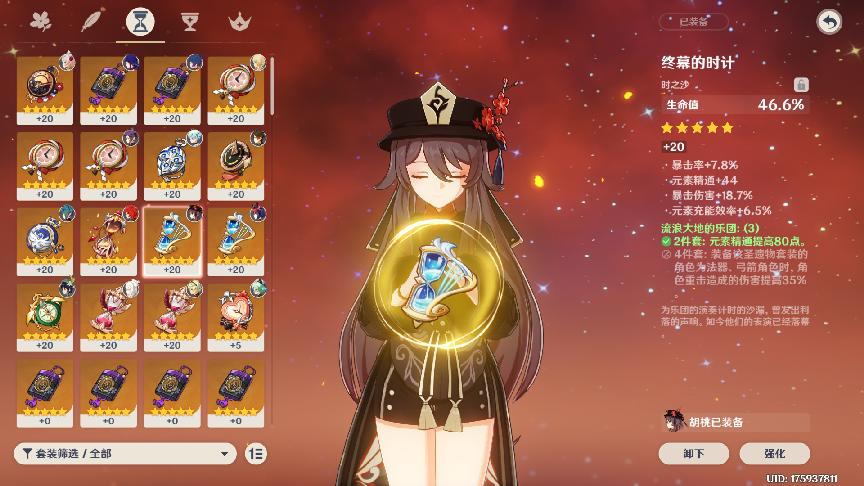Viewport: 864px width, 486px height.
Task: Select the dark black-and-red sands artifact
Action: click(236, 160)
